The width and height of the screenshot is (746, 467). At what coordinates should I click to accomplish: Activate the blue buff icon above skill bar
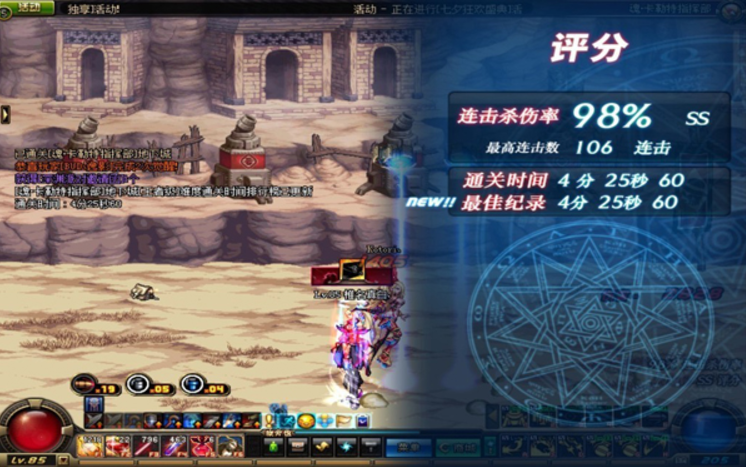click(93, 405)
